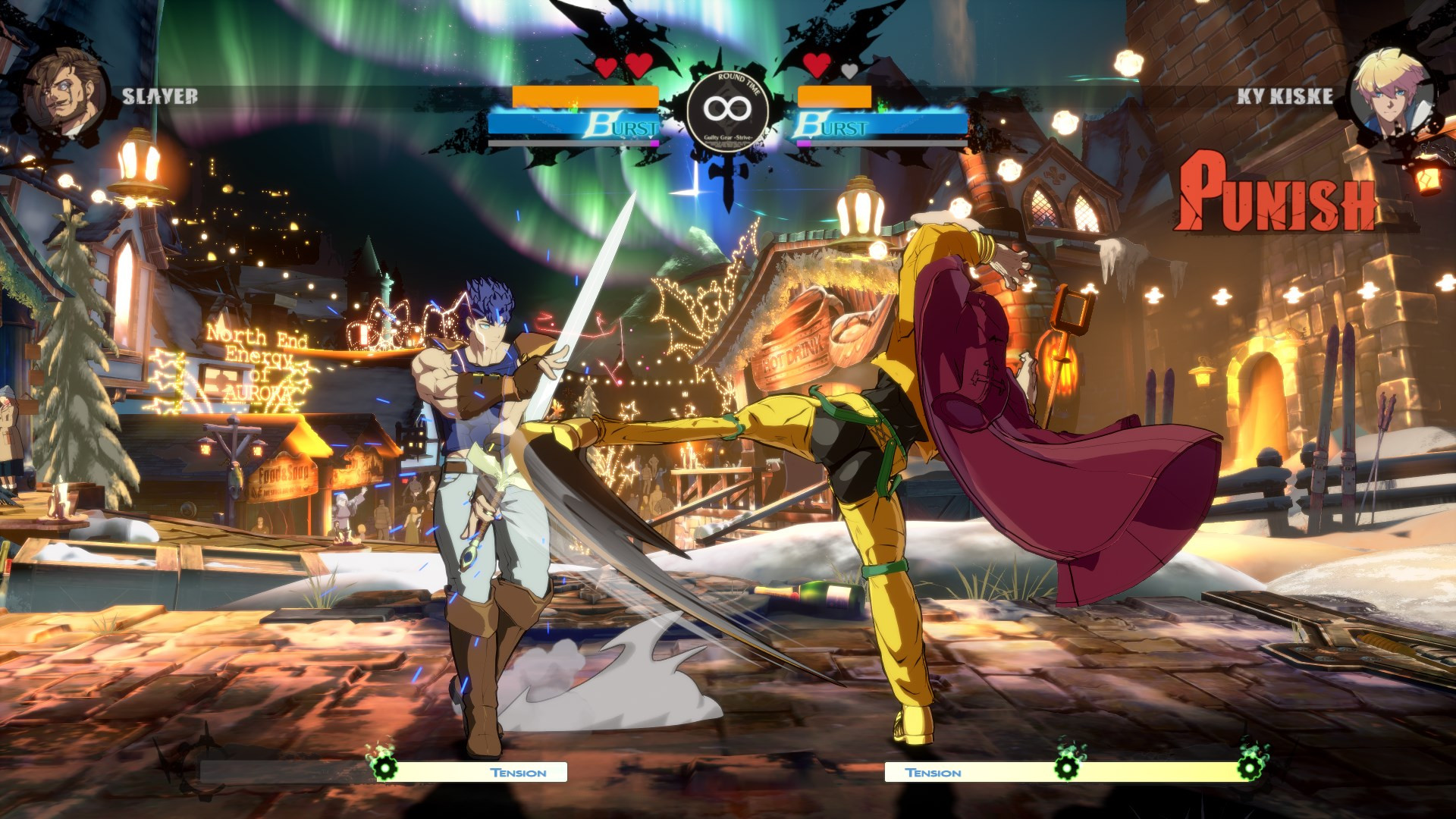Click Ky's yellow health bar
Image resolution: width=1456 pixels, height=819 pixels.
coord(834,97)
